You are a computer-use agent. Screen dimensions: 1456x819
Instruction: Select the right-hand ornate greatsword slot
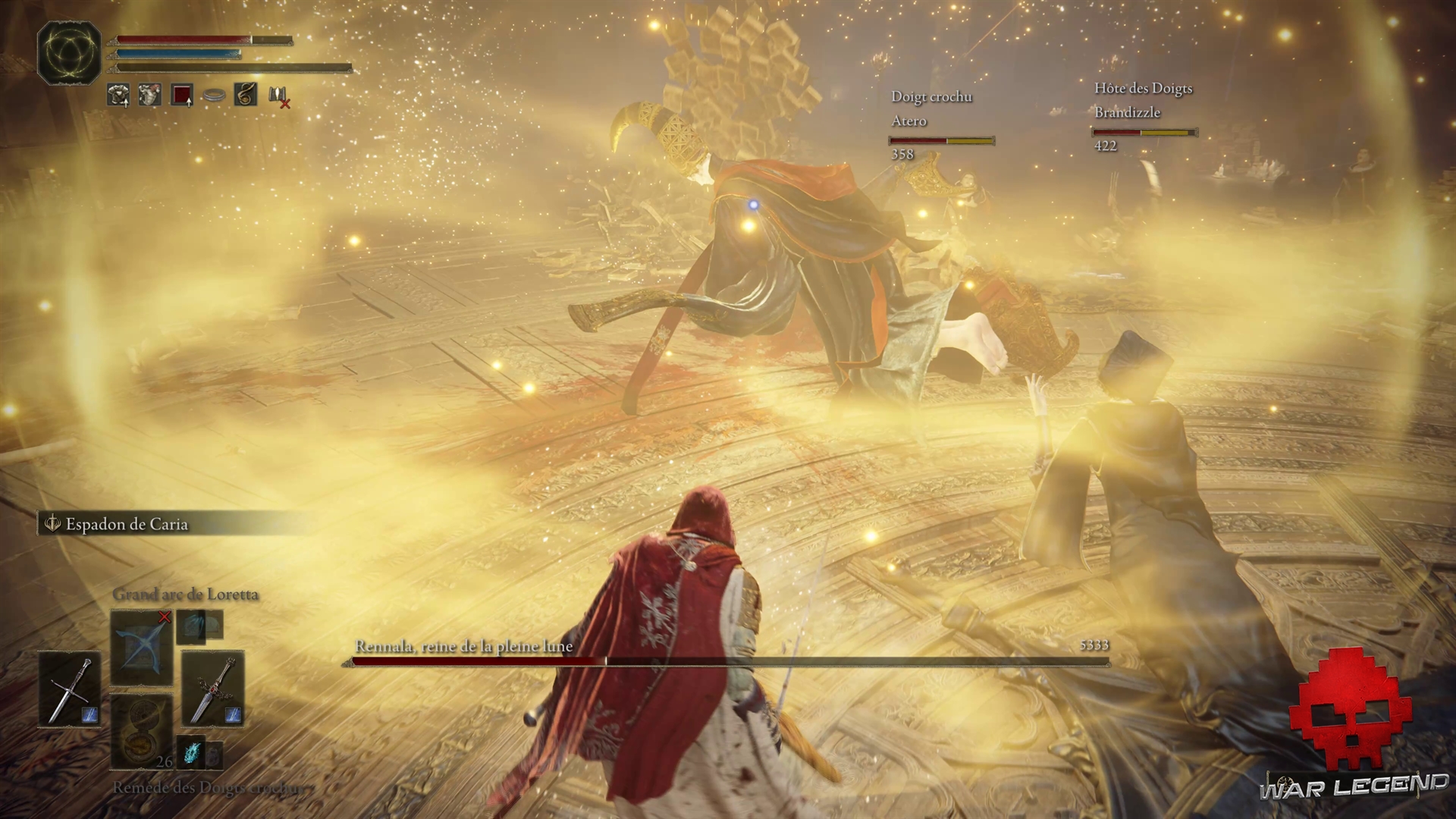tap(212, 690)
